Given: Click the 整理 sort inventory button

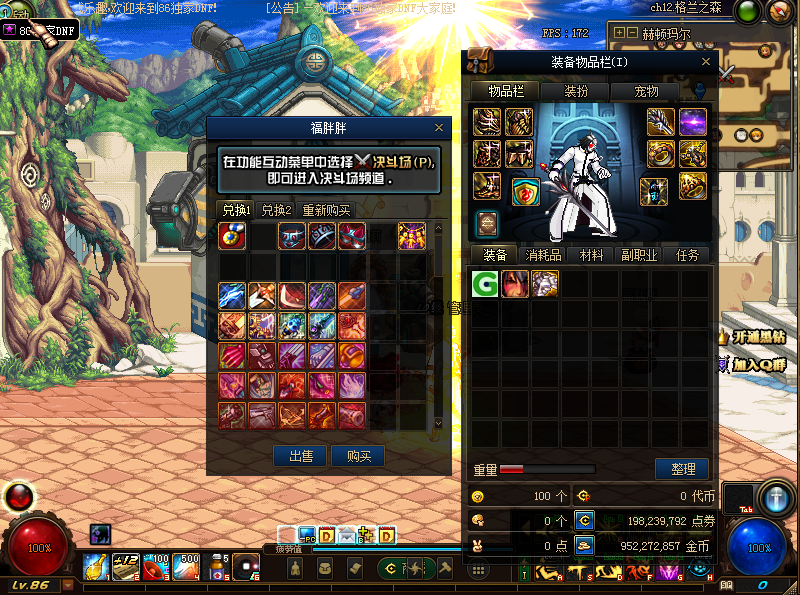Looking at the screenshot, I should coord(682,469).
